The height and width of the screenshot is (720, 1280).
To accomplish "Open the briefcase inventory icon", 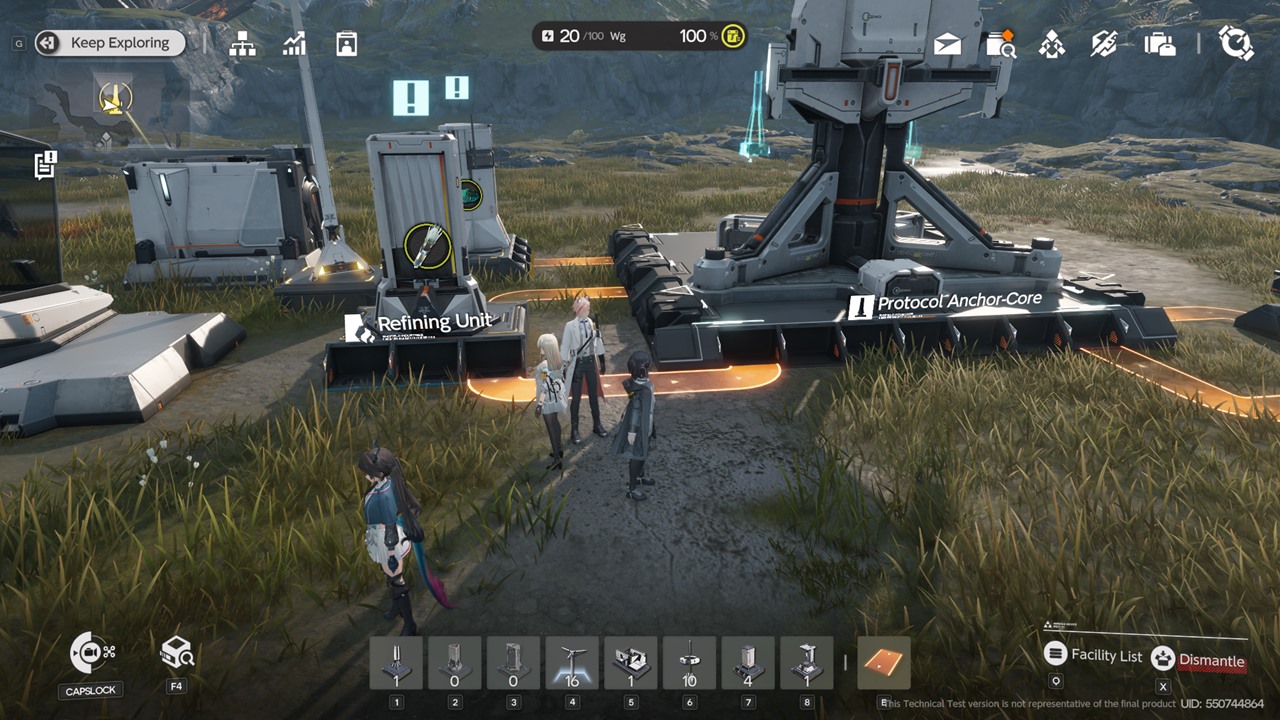I will (1159, 44).
